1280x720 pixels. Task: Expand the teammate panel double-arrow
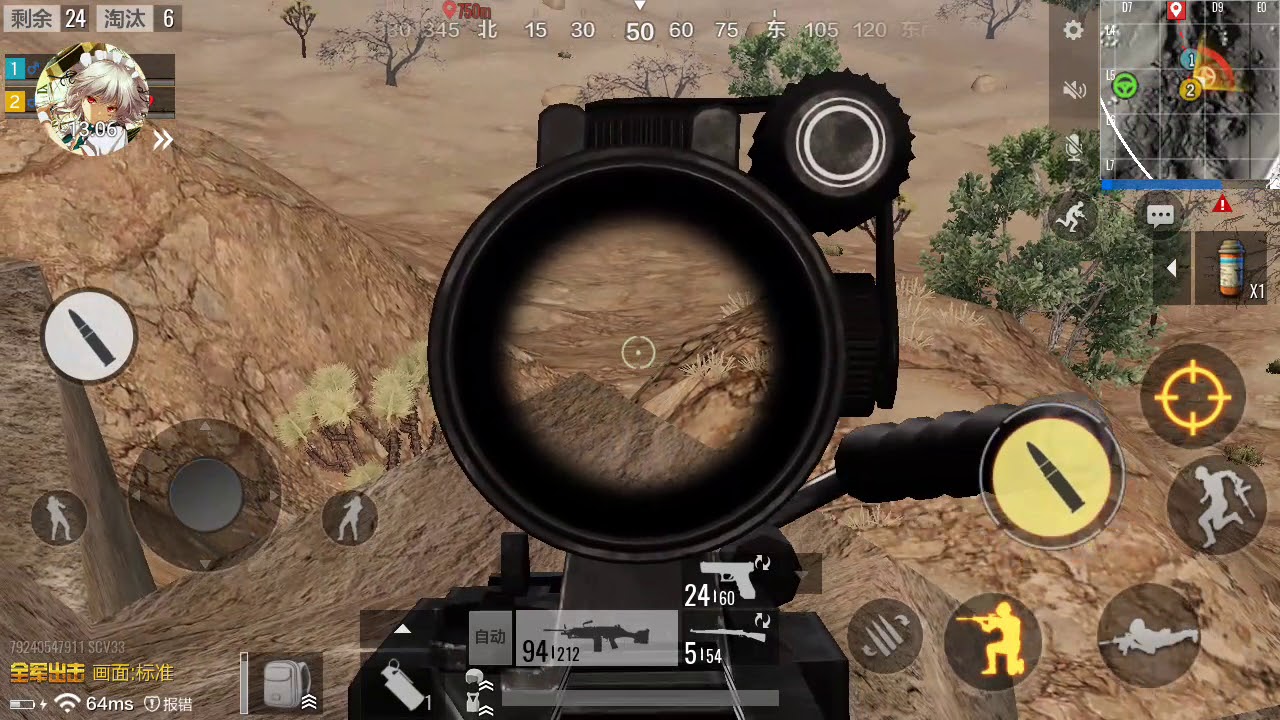[162, 140]
